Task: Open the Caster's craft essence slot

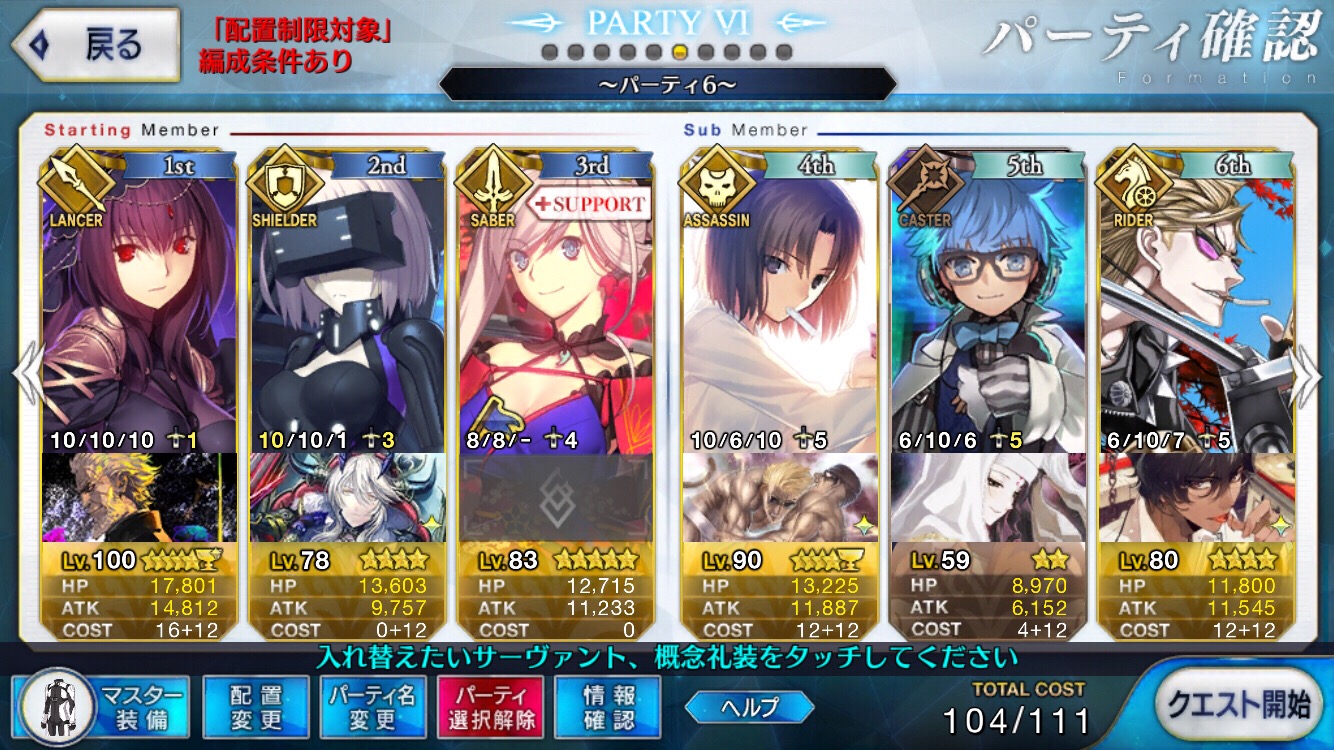Action: [x=989, y=497]
